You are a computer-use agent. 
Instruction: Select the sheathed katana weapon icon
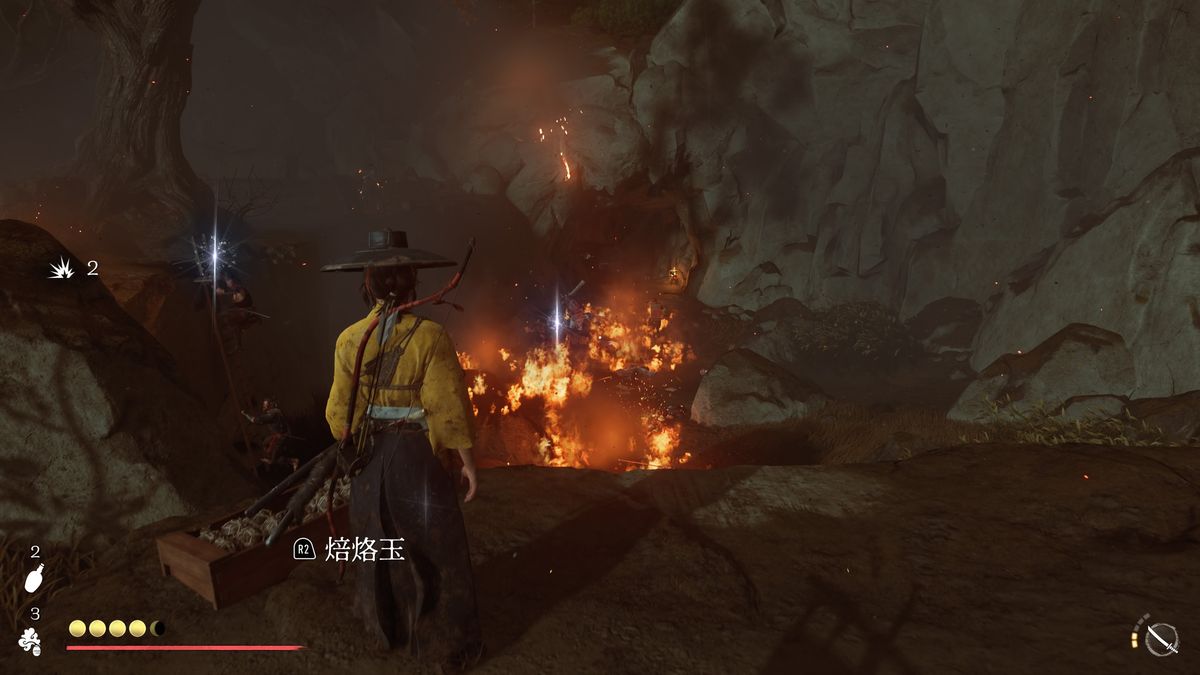coord(1163,637)
